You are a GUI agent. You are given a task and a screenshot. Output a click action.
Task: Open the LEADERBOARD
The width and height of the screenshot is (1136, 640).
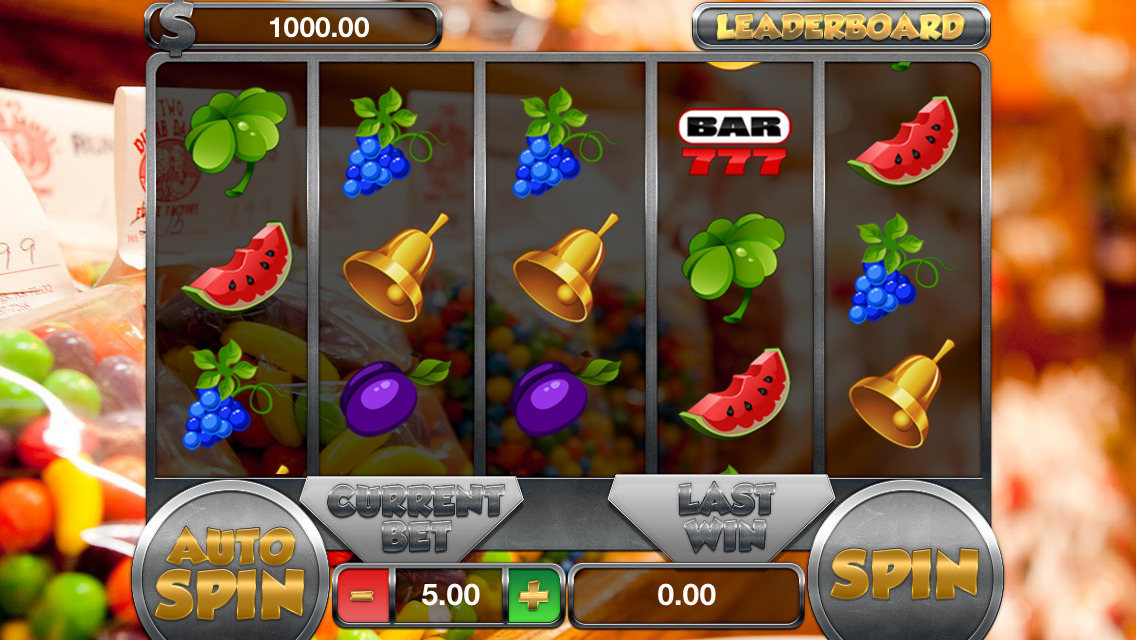pos(840,27)
